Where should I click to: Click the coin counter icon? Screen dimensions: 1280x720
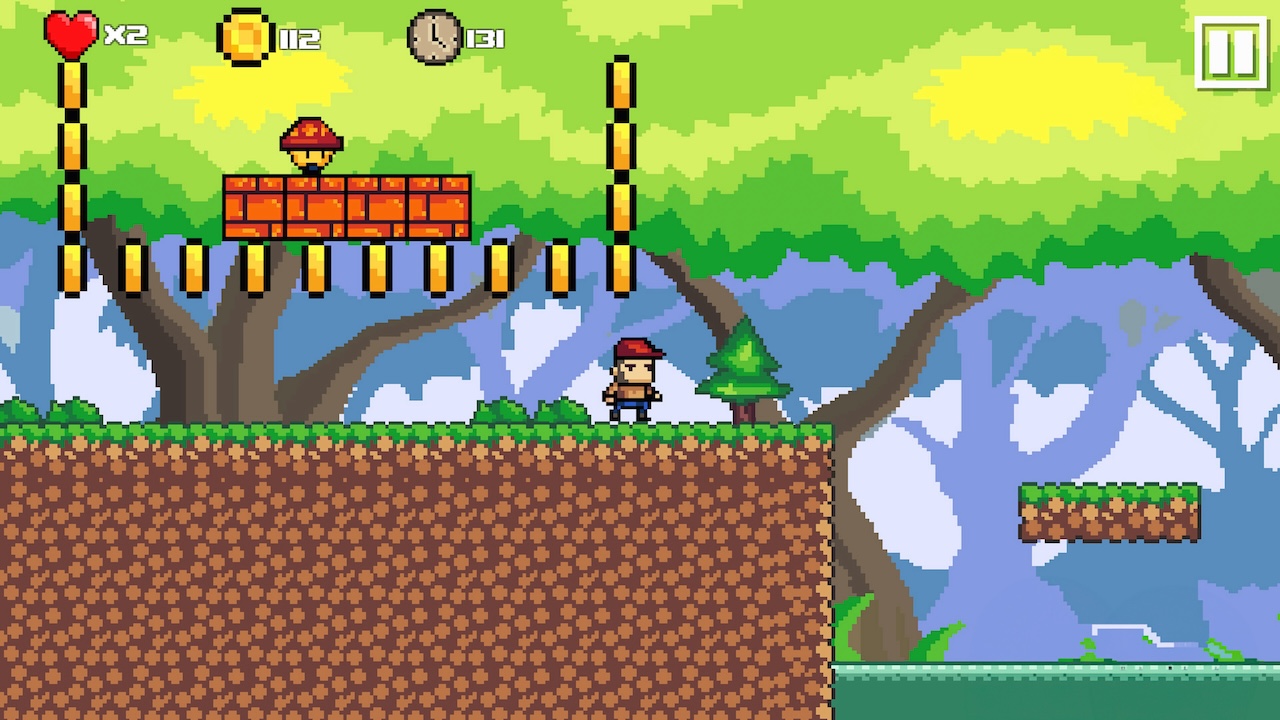pyautogui.click(x=246, y=36)
